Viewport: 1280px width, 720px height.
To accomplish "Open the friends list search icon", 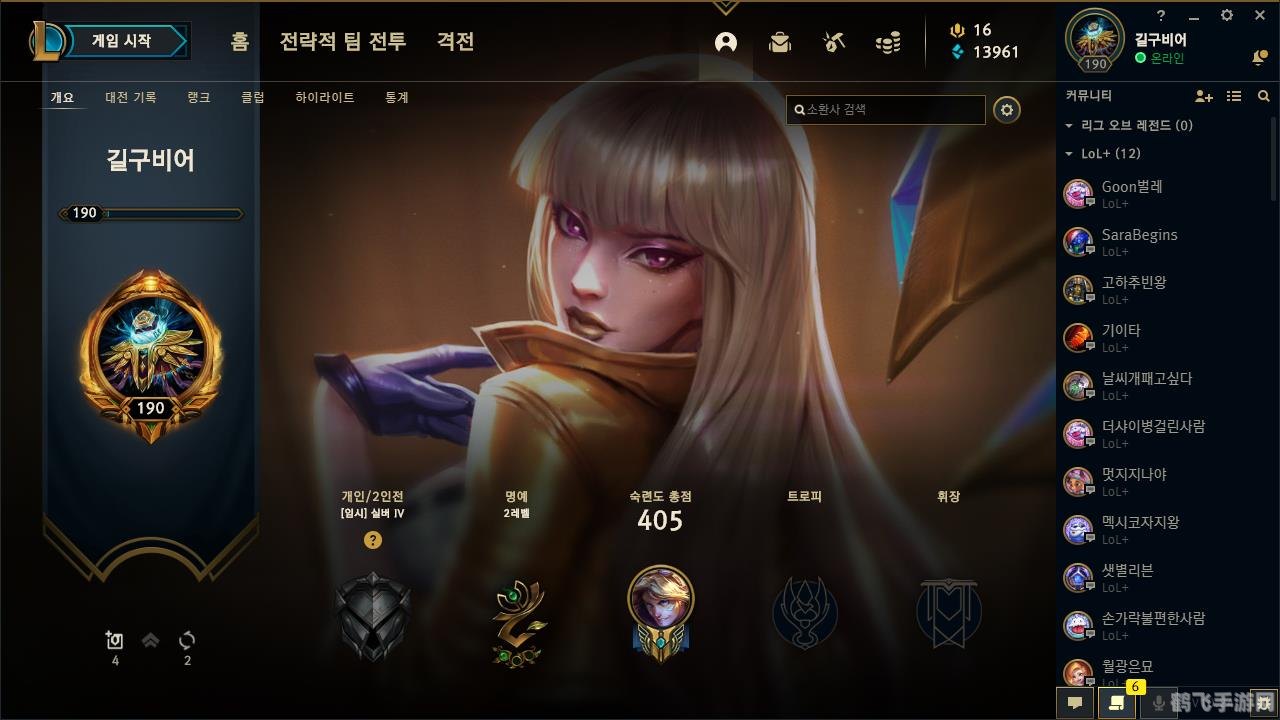I will (x=1263, y=95).
